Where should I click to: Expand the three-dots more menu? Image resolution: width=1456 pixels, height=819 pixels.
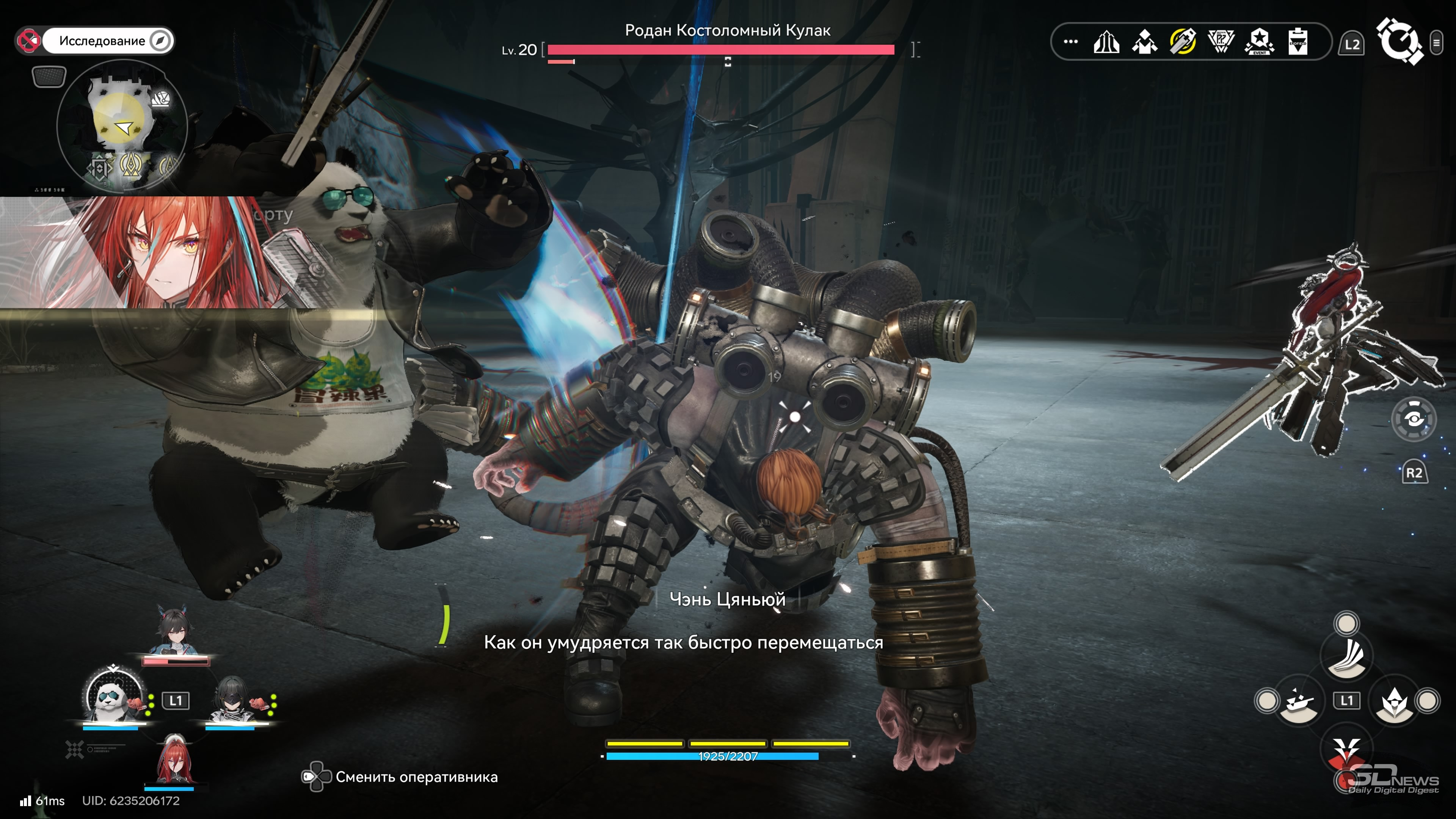1070,41
